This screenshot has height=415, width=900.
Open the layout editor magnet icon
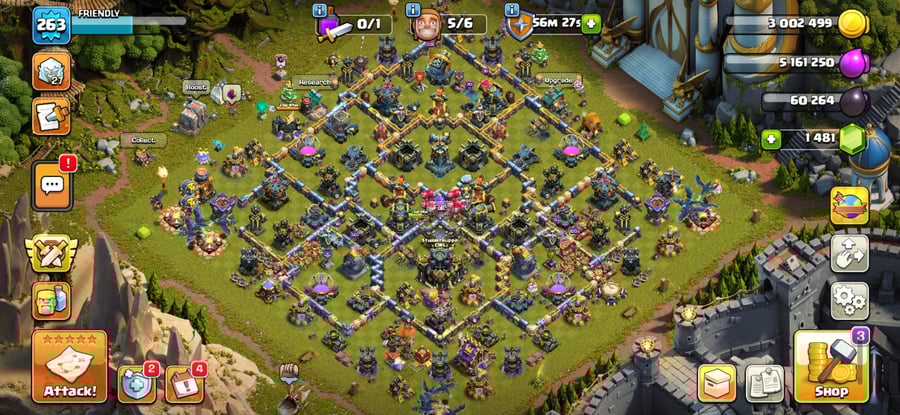click(x=849, y=253)
